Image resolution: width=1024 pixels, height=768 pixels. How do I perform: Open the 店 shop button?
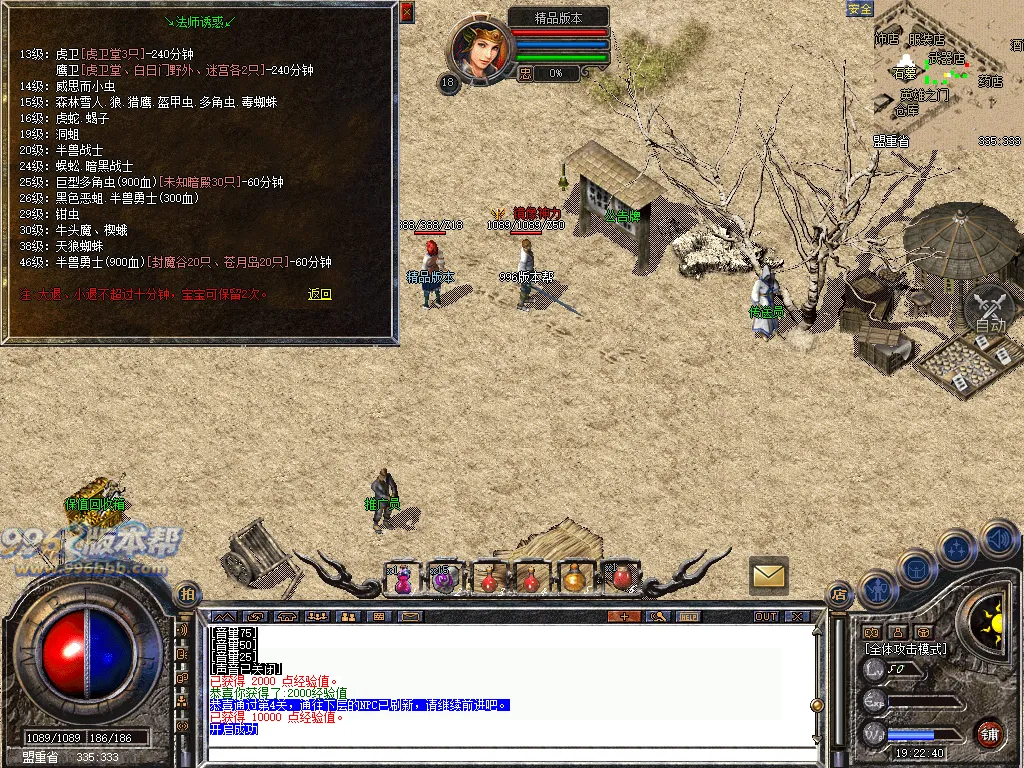pyautogui.click(x=838, y=594)
